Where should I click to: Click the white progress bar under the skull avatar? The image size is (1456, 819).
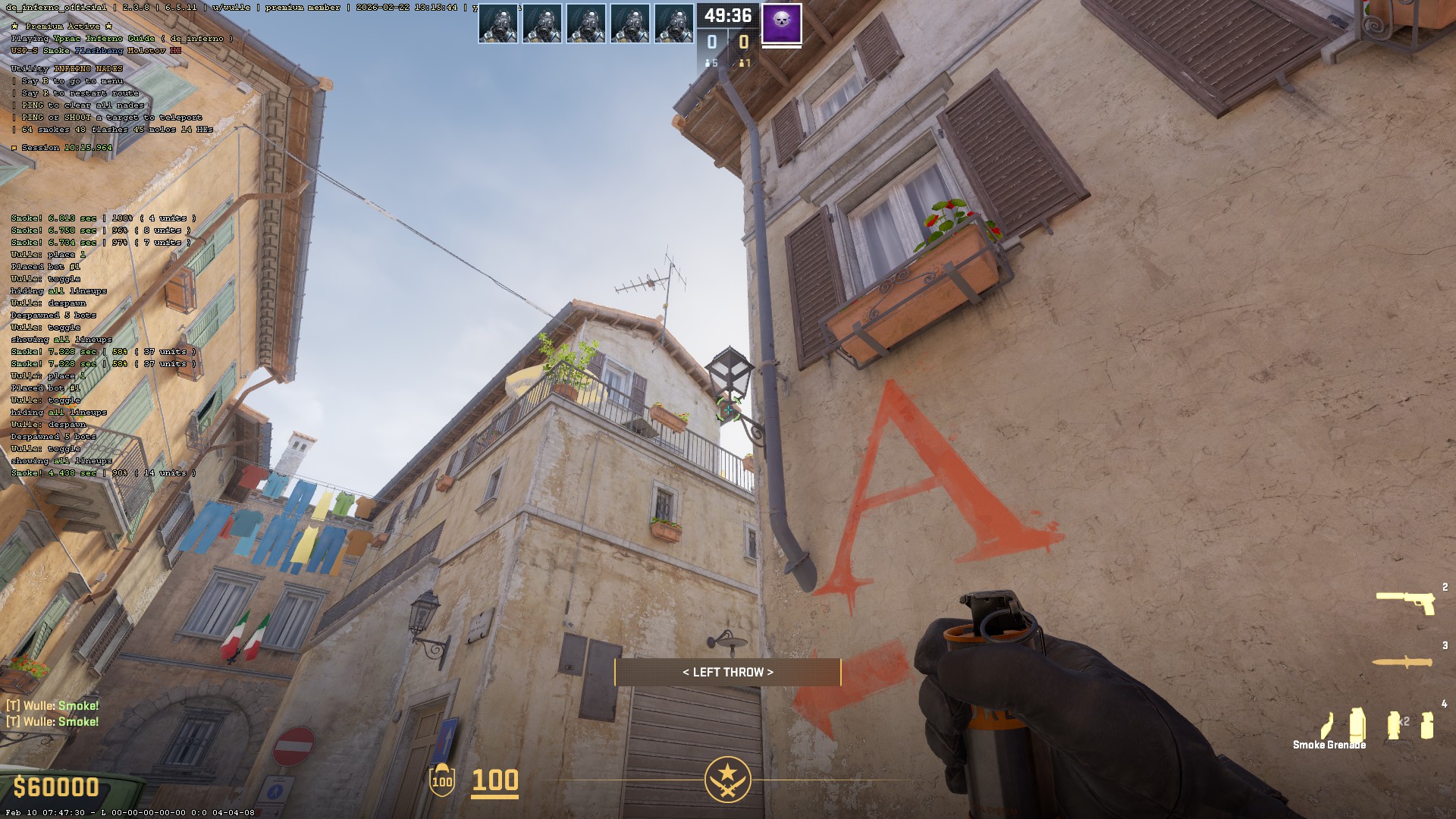[x=782, y=46]
